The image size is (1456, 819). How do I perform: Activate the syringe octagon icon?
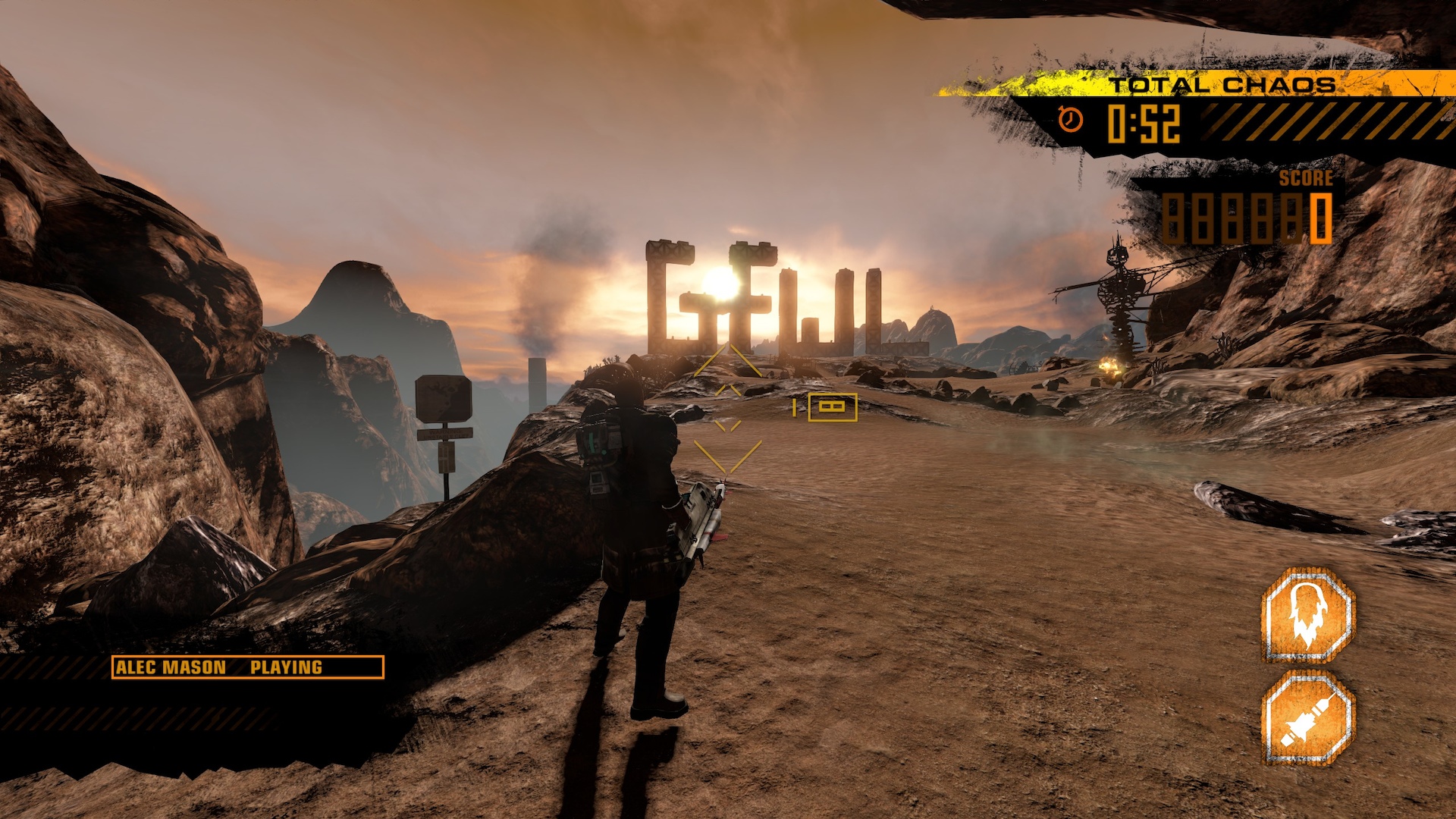pyautogui.click(x=1308, y=718)
